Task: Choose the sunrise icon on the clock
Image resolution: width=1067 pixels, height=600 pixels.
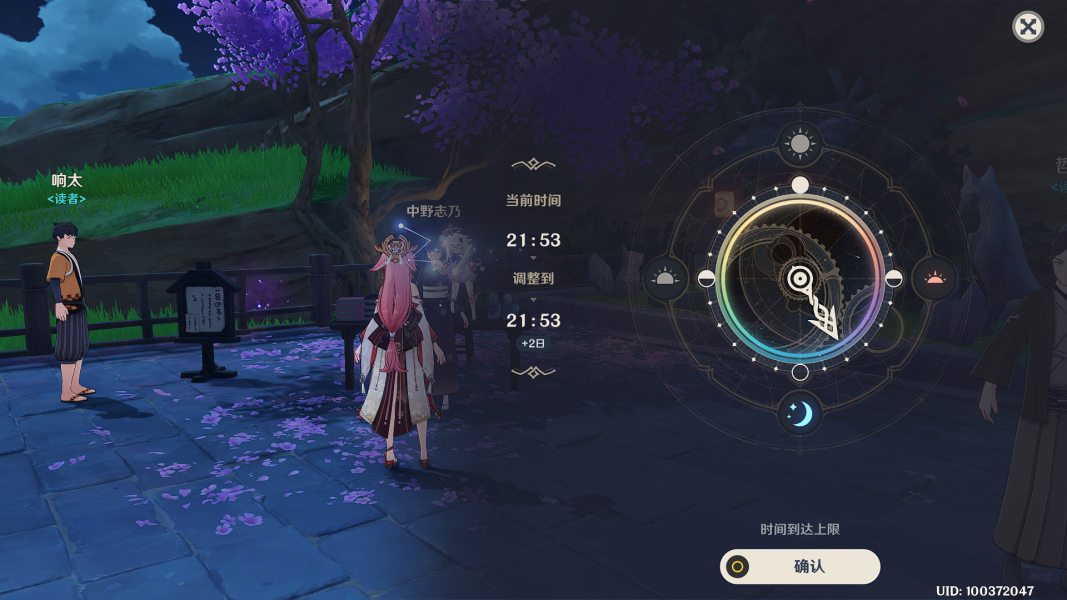Action: point(665,278)
